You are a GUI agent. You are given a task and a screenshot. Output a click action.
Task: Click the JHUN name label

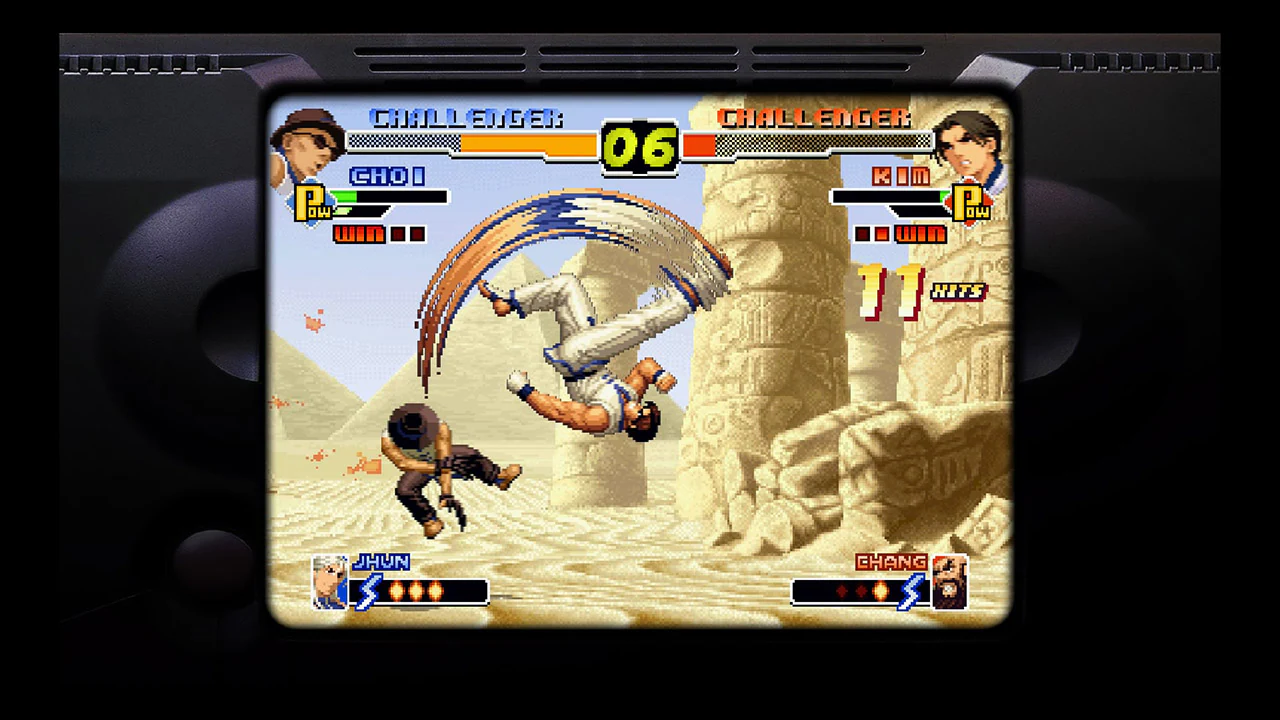[x=381, y=562]
